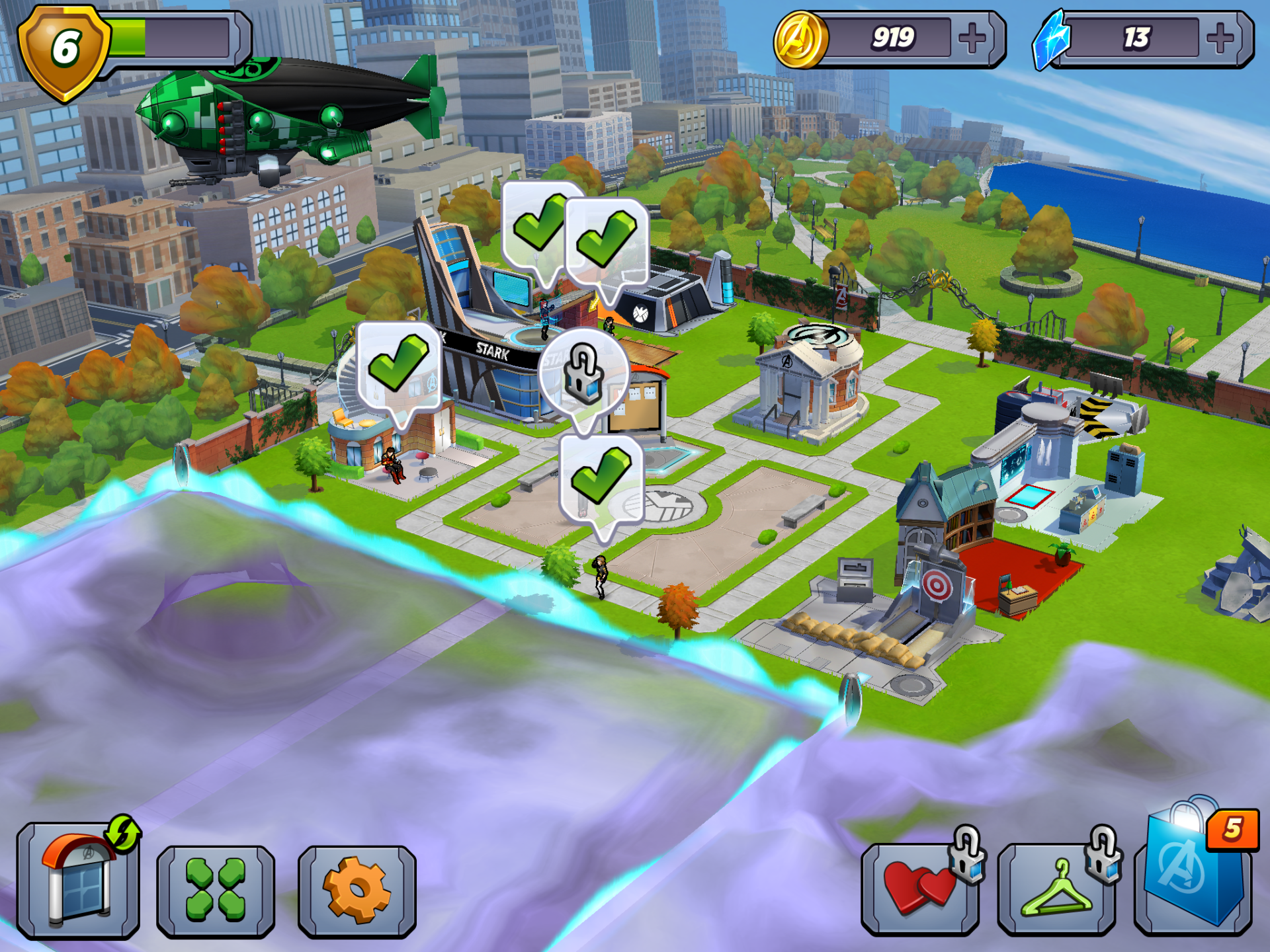Buy more blue crystal shards
This screenshot has width=1270, height=952.
pos(1220,39)
